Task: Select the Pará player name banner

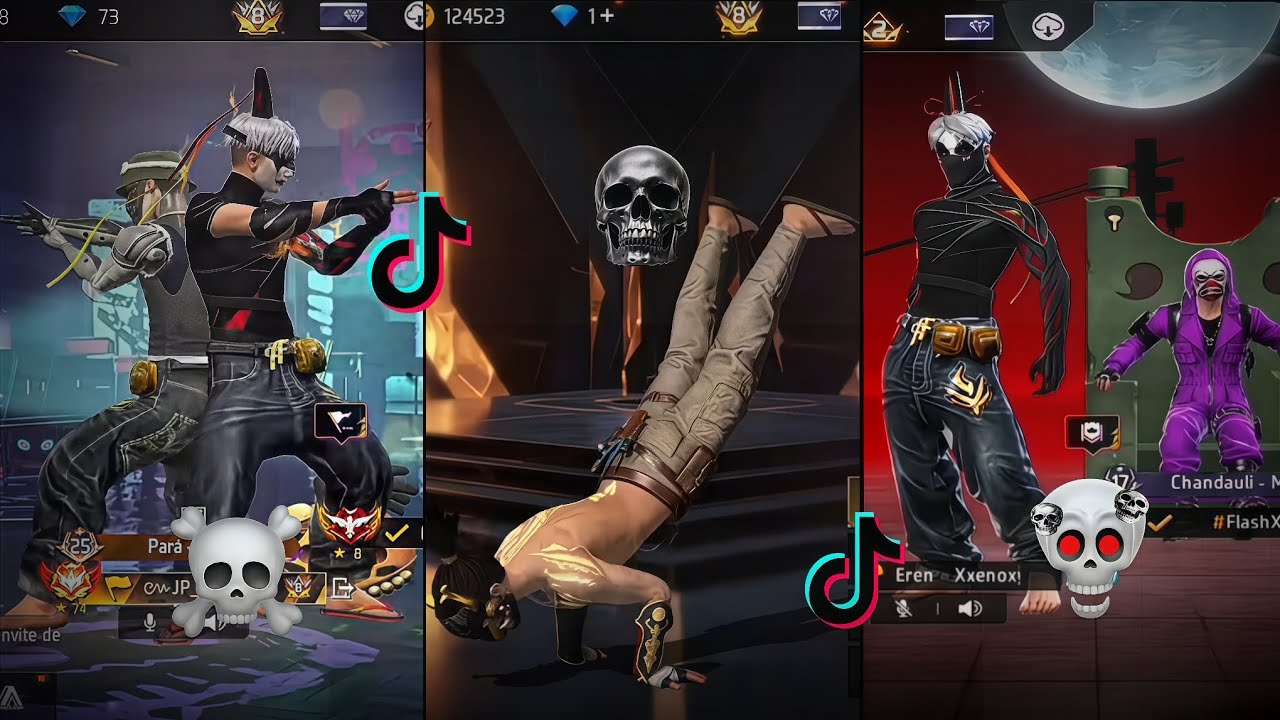Action: click(165, 547)
